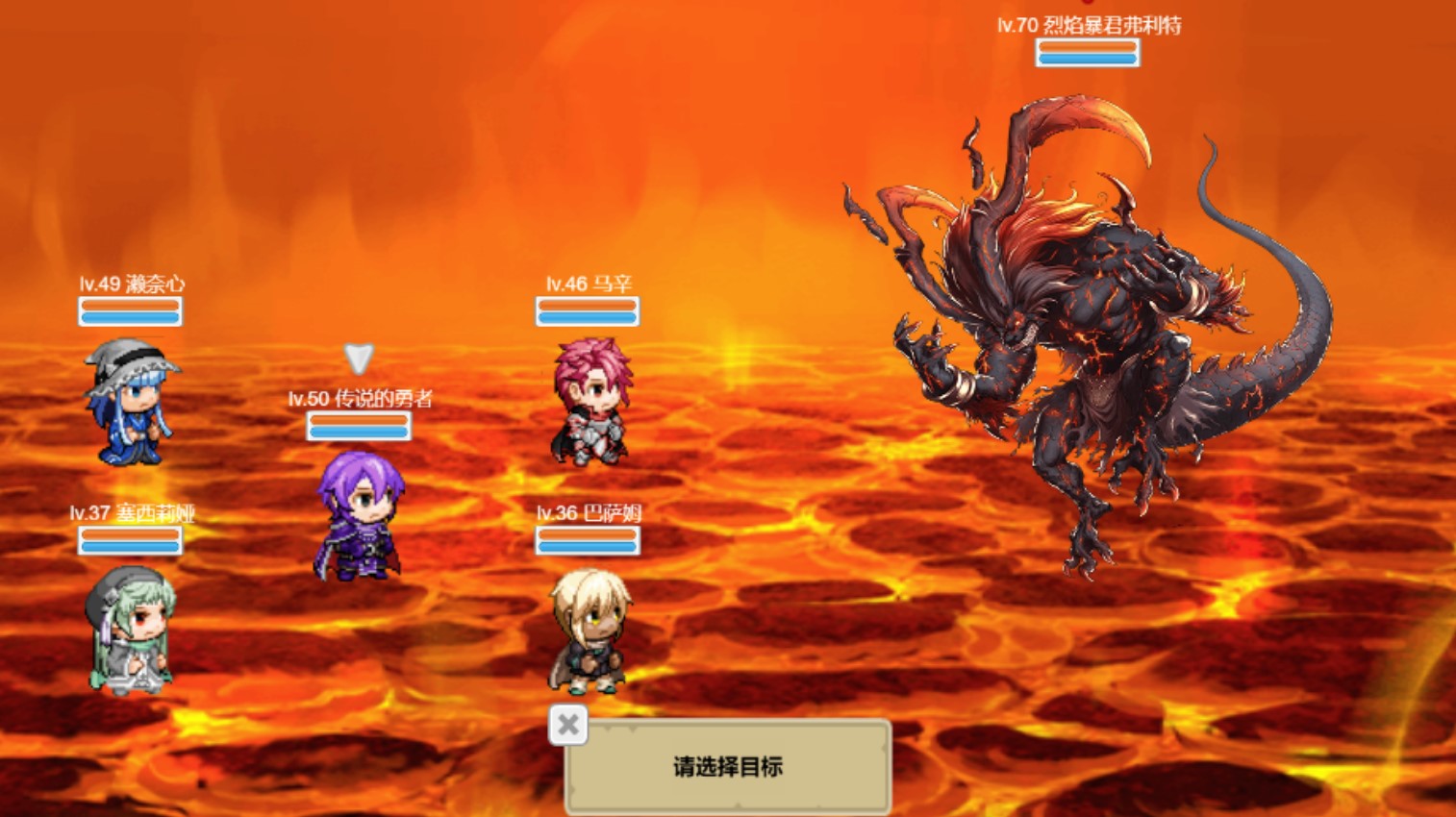Click 濑奈心's MP bar
1456x817 pixels.
[131, 317]
